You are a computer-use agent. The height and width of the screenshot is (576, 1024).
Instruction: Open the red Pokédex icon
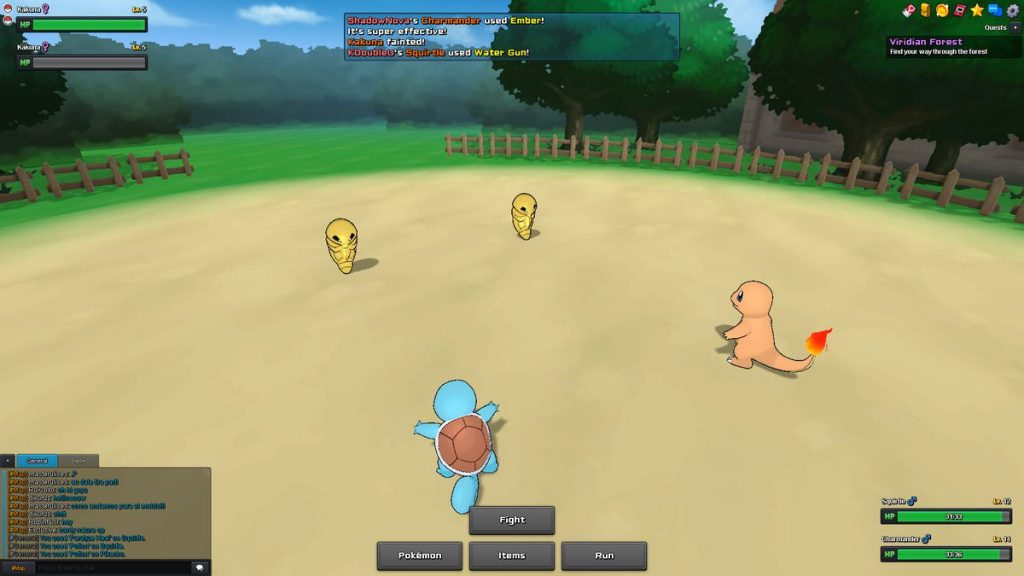[x=960, y=10]
